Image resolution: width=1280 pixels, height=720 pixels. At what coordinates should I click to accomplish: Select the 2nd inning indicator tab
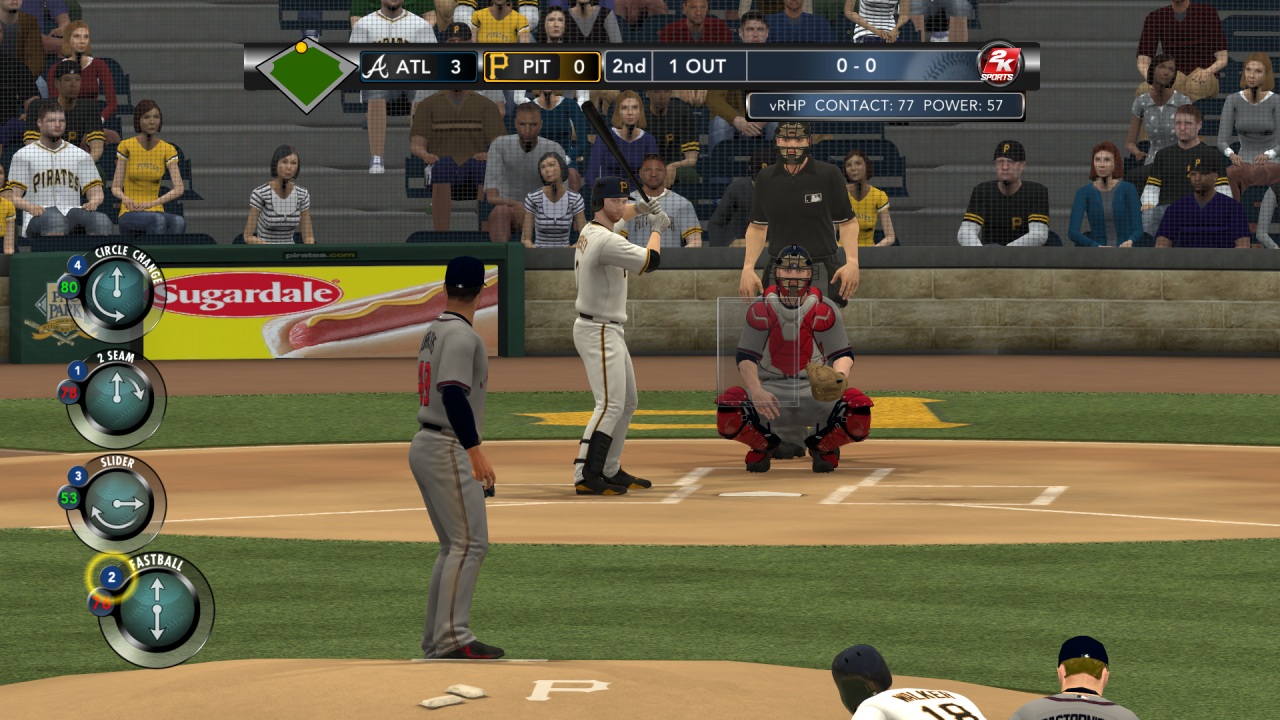pos(627,66)
